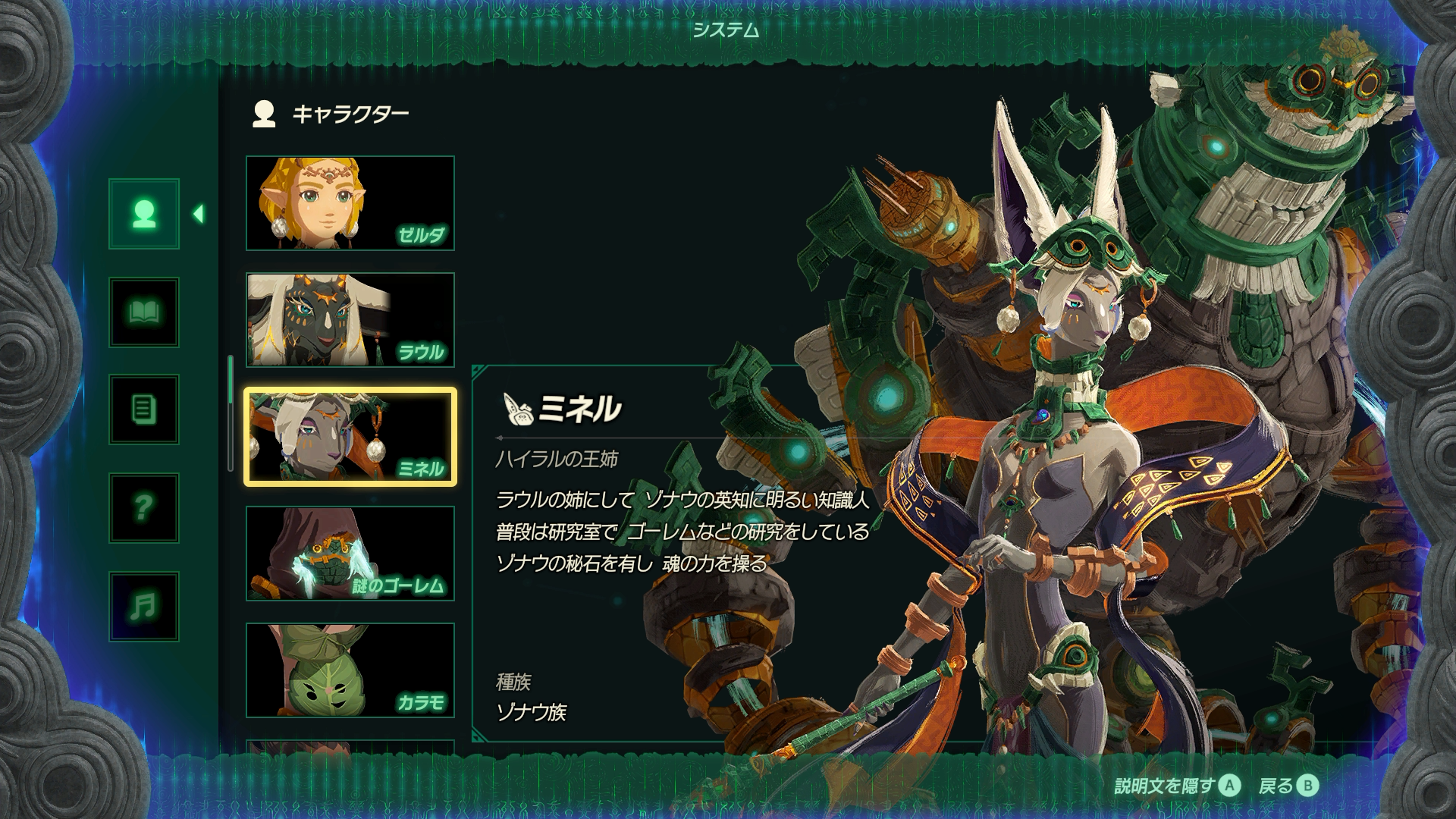Pick the Karamo (カラモ) leaf-mask character
Screen dimensions: 1456x819
pyautogui.click(x=350, y=670)
